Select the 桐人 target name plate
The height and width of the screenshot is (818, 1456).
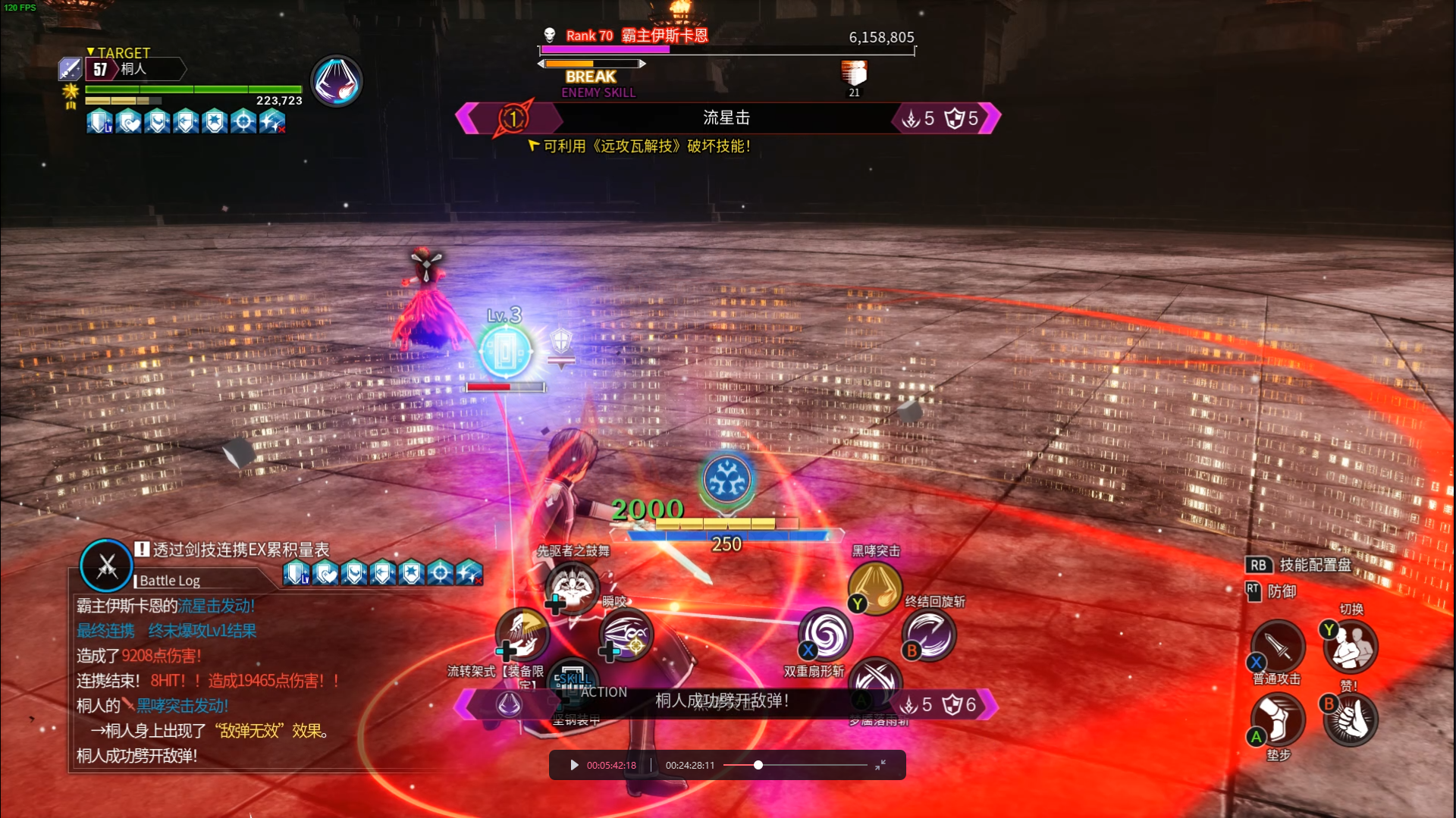coord(135,70)
